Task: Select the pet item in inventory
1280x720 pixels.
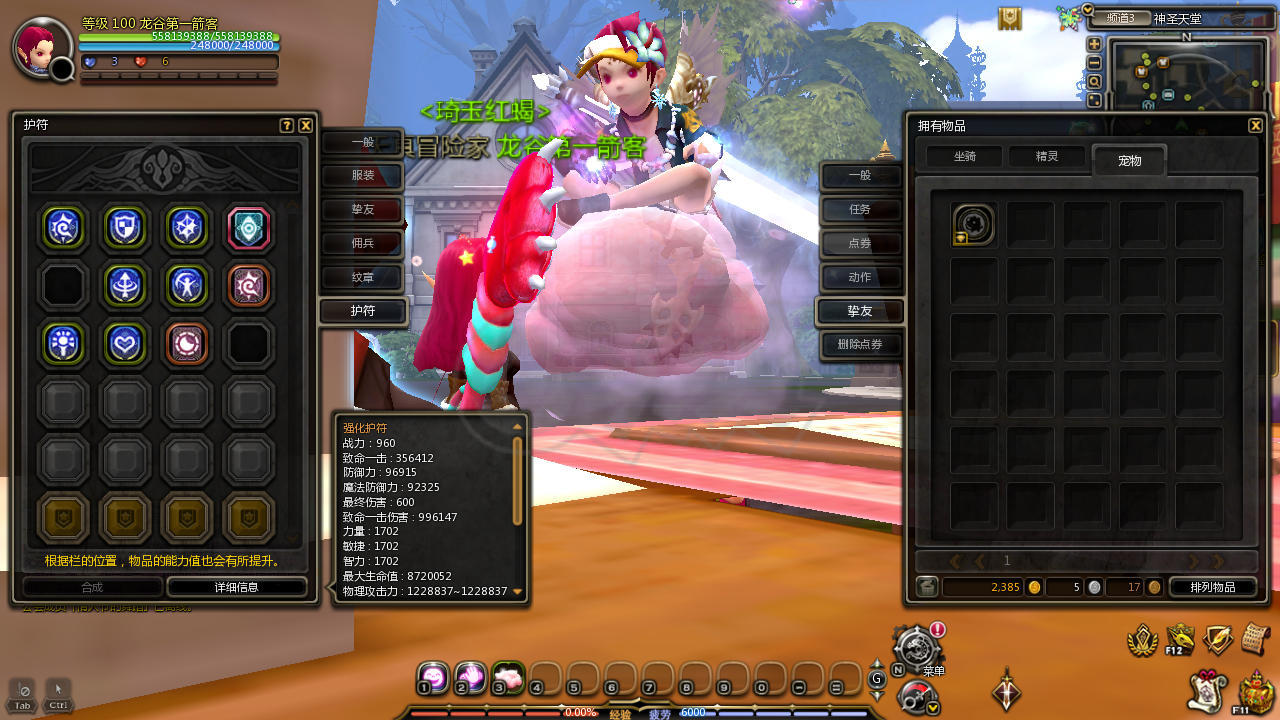Action: point(973,225)
